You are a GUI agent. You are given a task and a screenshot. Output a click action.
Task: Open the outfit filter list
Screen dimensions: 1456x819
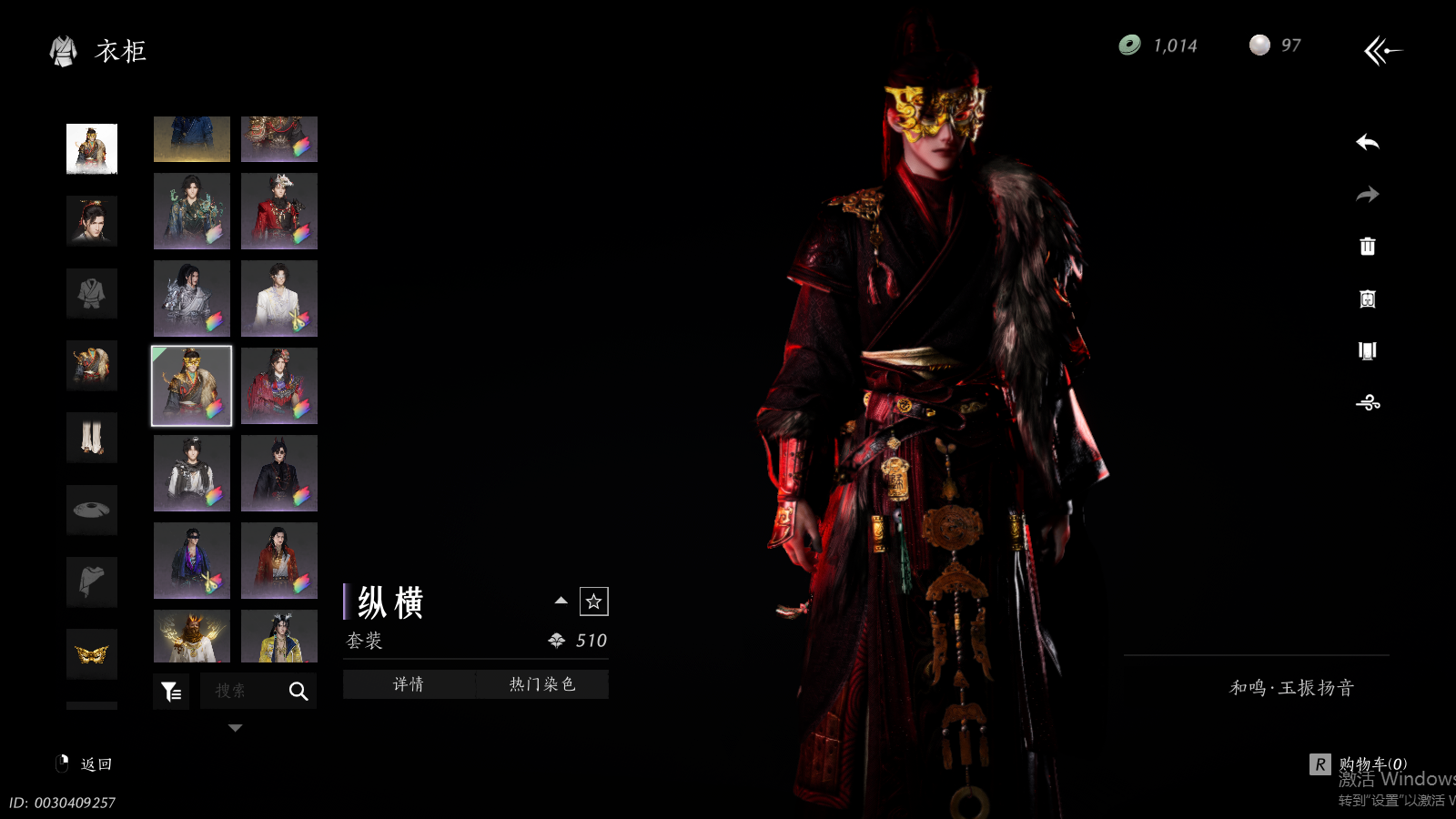point(171,693)
